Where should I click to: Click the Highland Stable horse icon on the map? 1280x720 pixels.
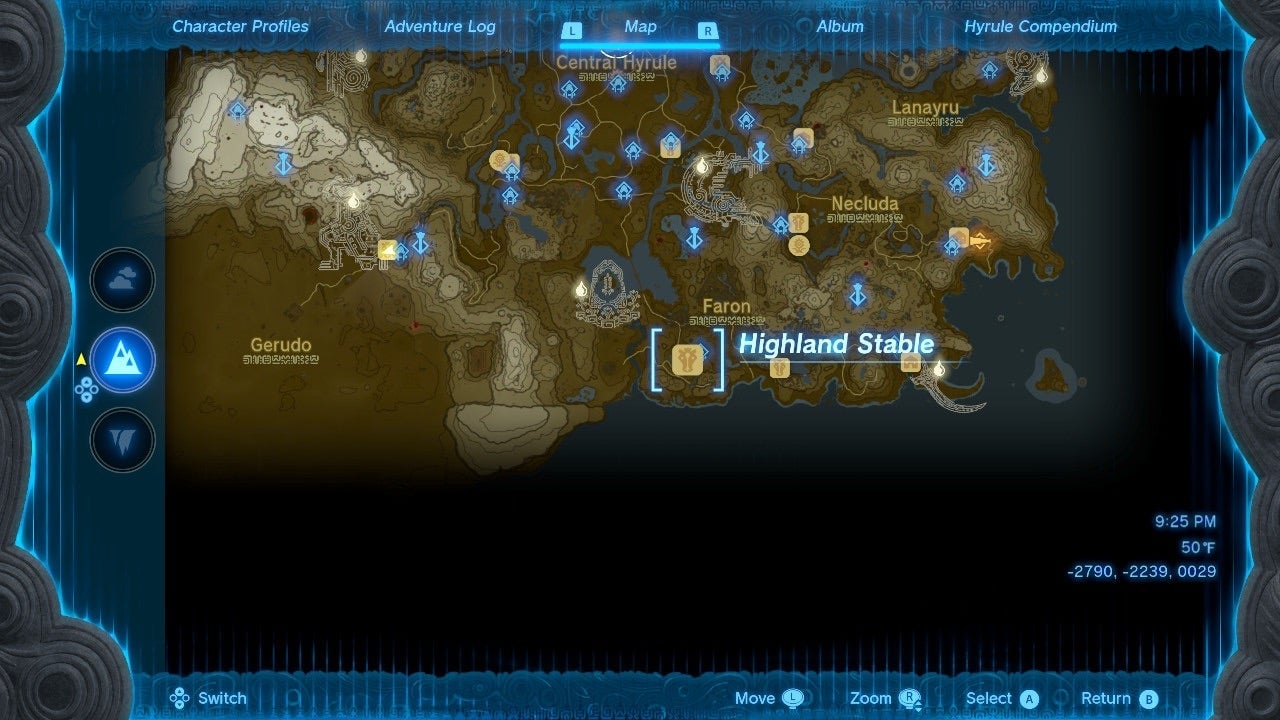click(x=688, y=360)
